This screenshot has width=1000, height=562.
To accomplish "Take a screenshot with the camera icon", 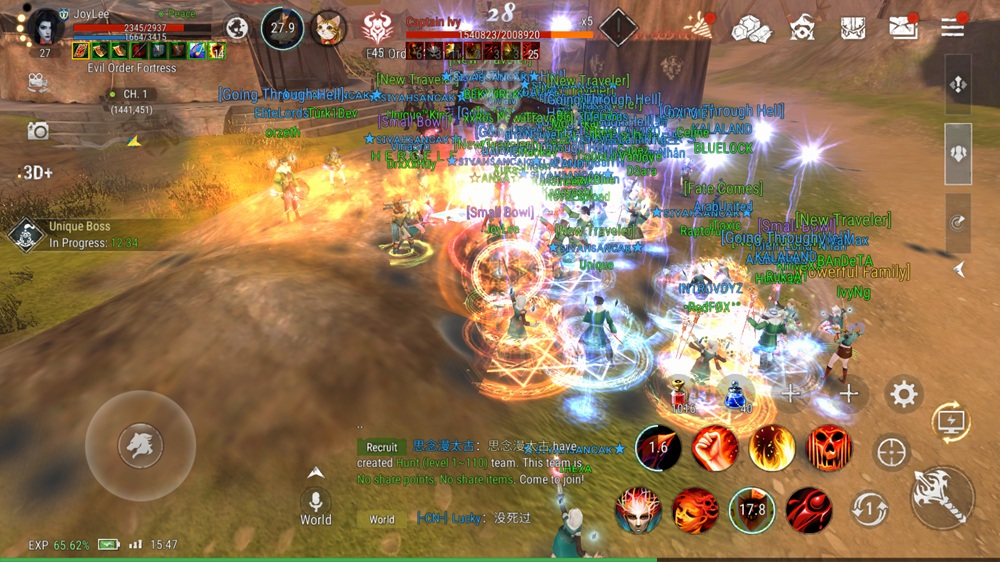I will [x=38, y=130].
